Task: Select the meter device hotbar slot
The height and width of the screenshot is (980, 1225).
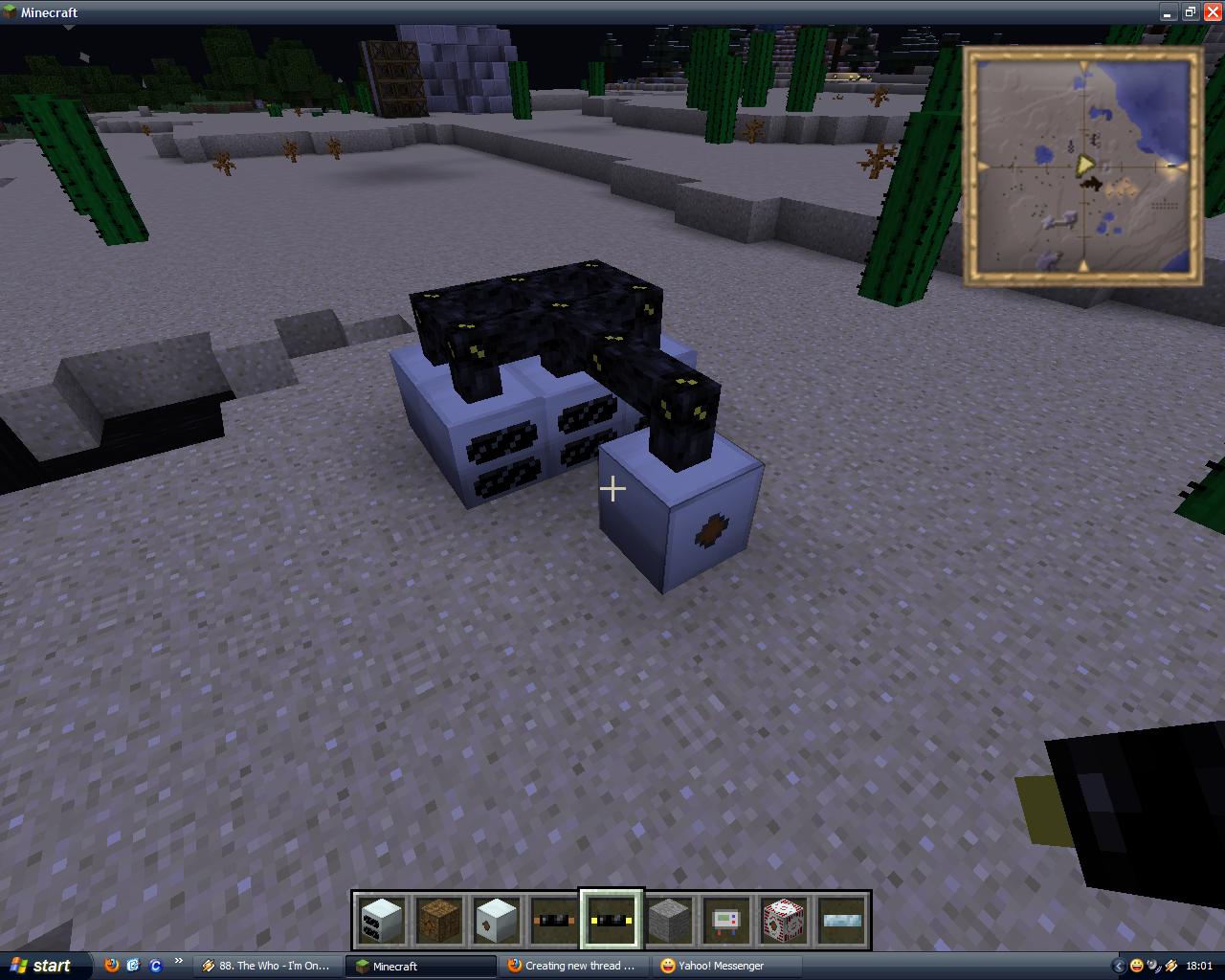Action: tap(726, 921)
